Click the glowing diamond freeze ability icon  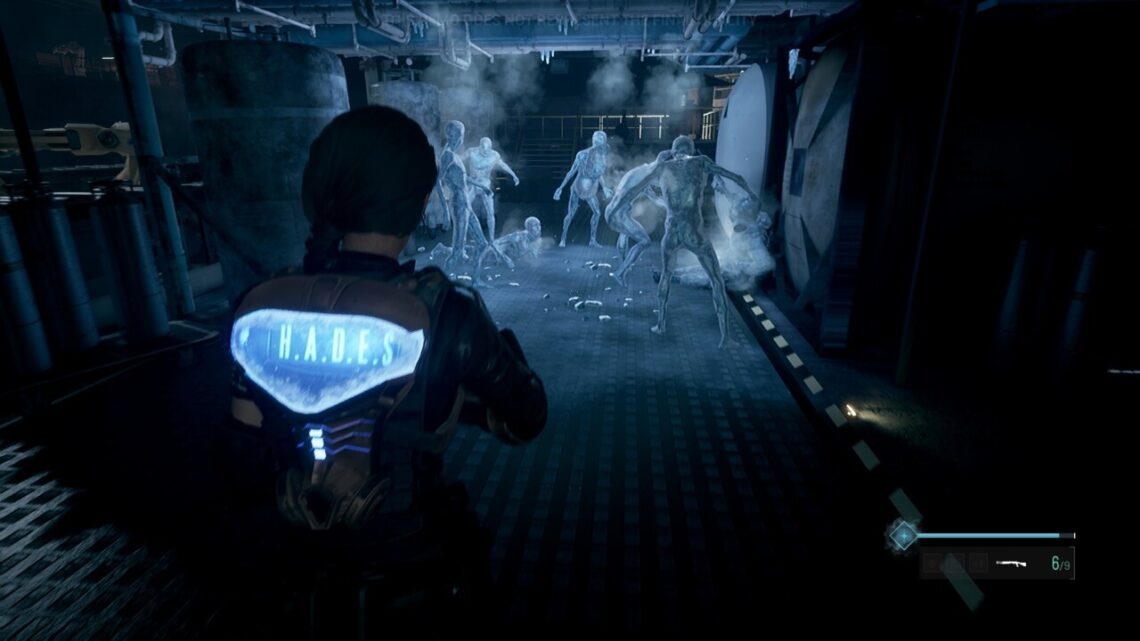903,535
